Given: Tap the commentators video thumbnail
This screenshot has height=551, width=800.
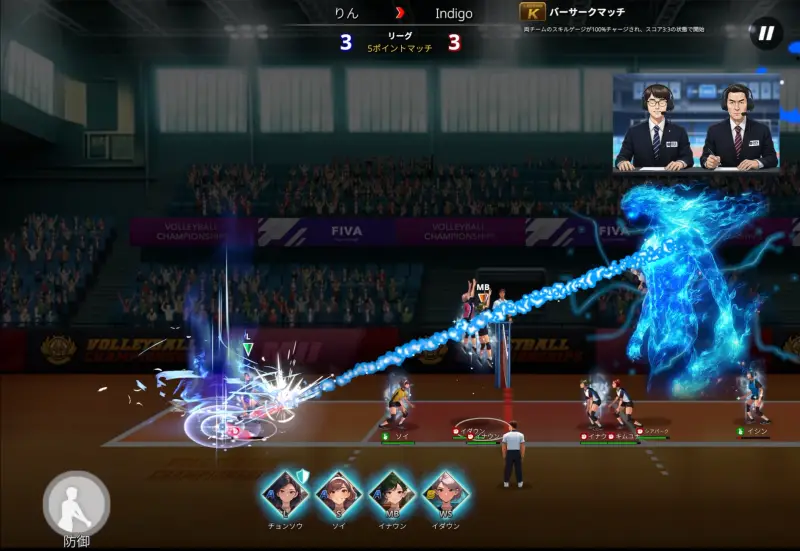Looking at the screenshot, I should (696, 121).
